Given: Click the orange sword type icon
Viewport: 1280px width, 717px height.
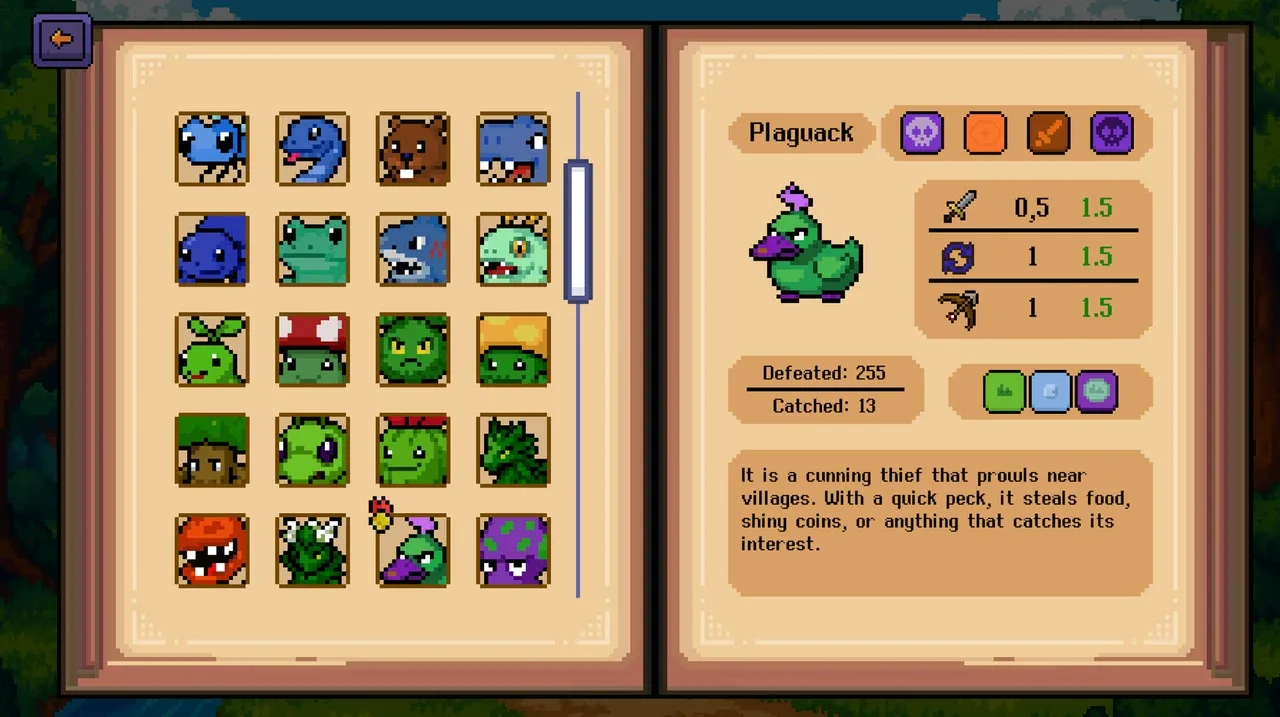Looking at the screenshot, I should 1048,133.
